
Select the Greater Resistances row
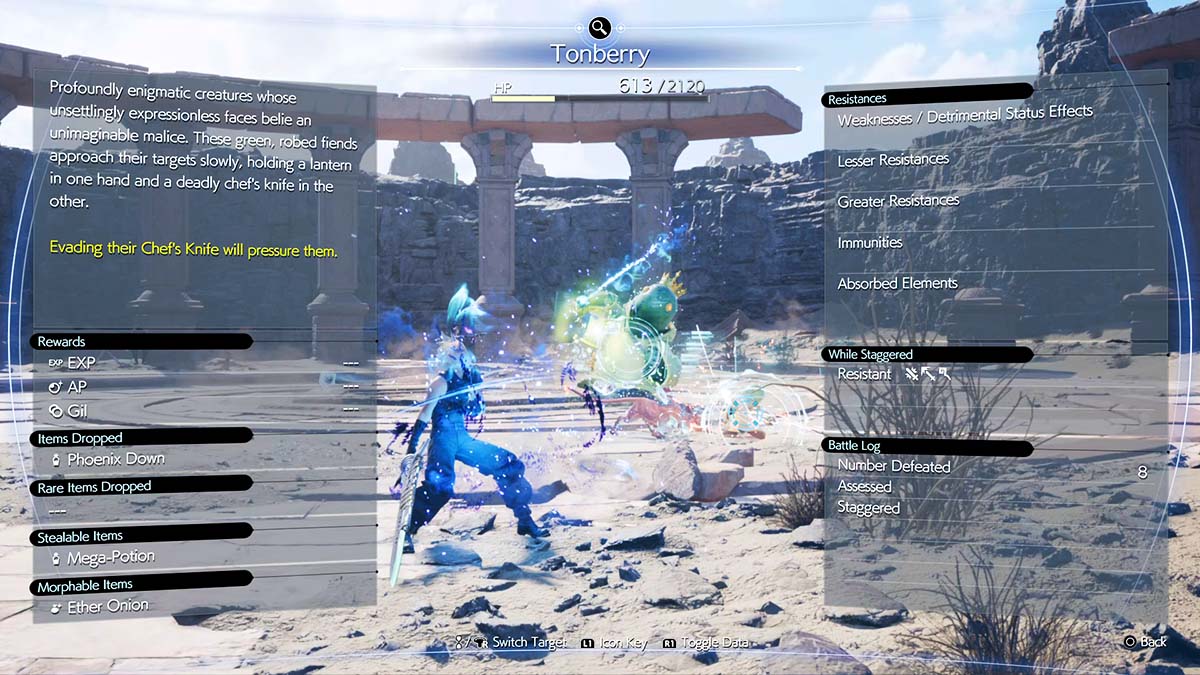(898, 201)
